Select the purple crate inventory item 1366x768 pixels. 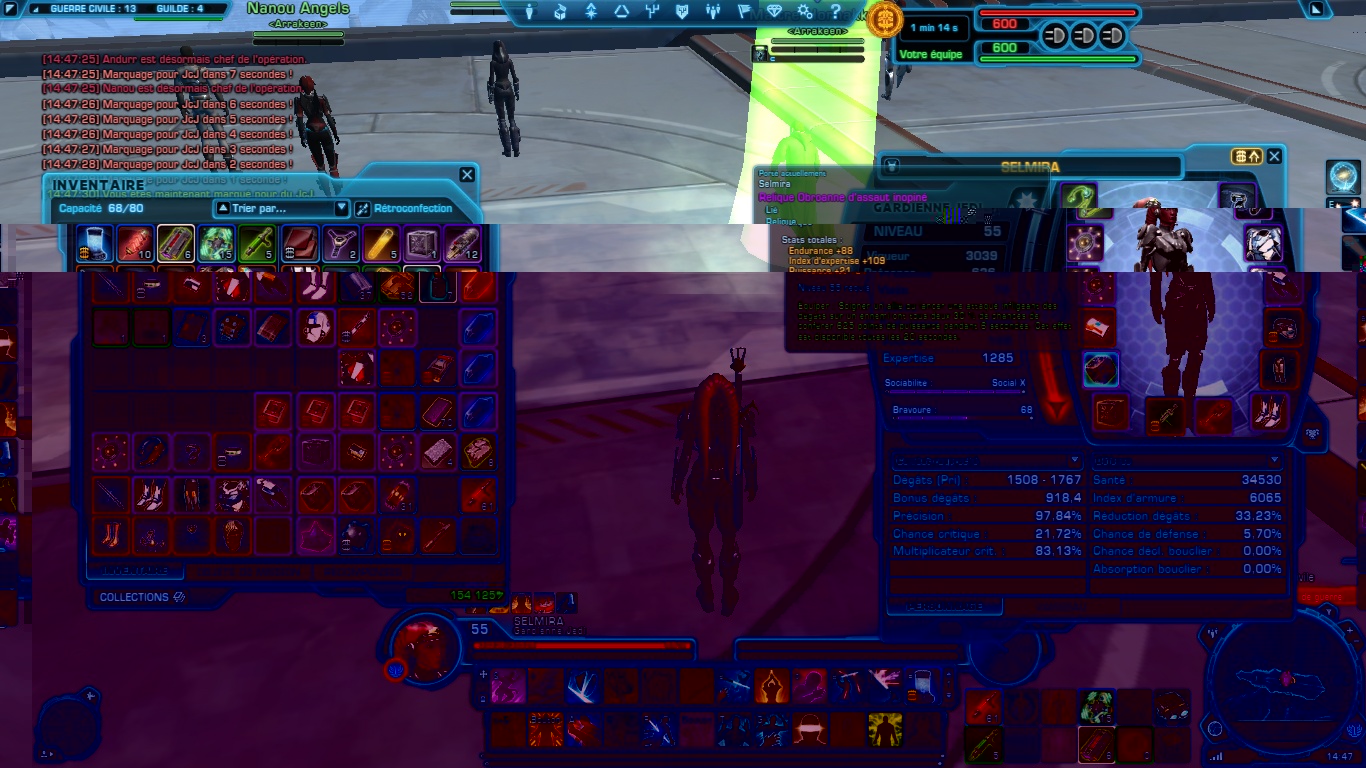click(x=421, y=243)
